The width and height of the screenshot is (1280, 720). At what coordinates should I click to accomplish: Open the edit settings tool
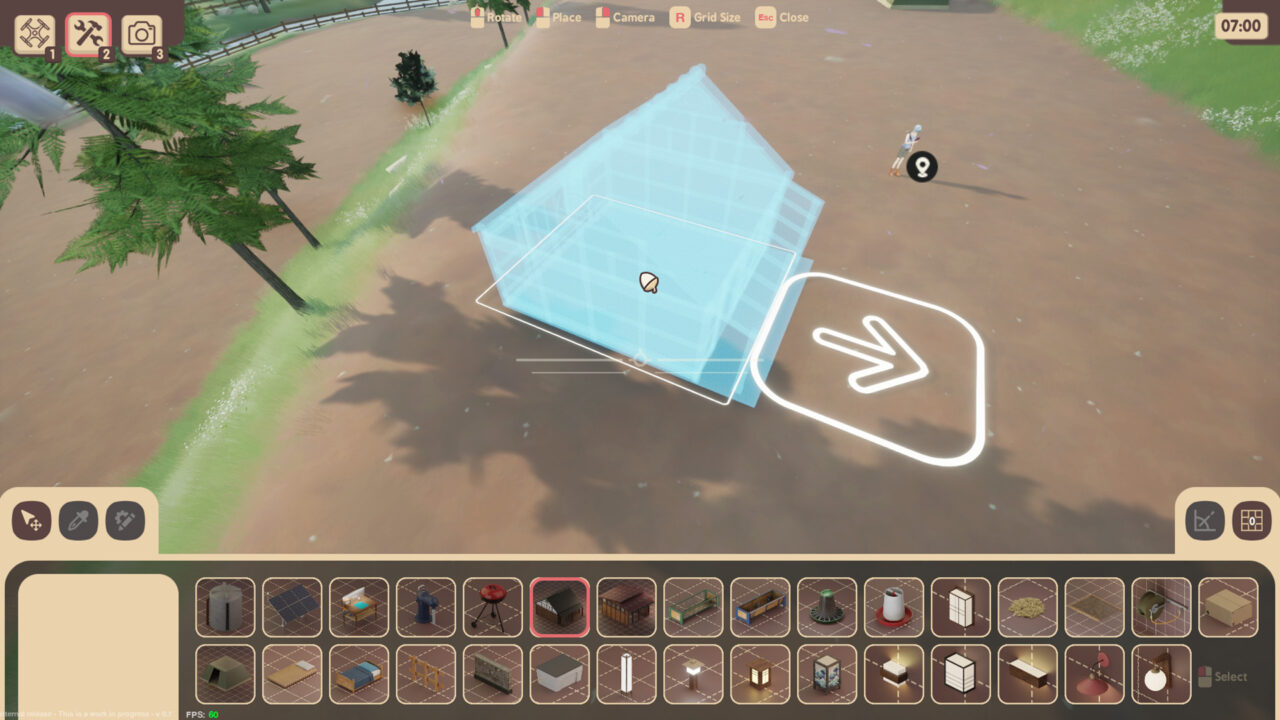tap(123, 520)
